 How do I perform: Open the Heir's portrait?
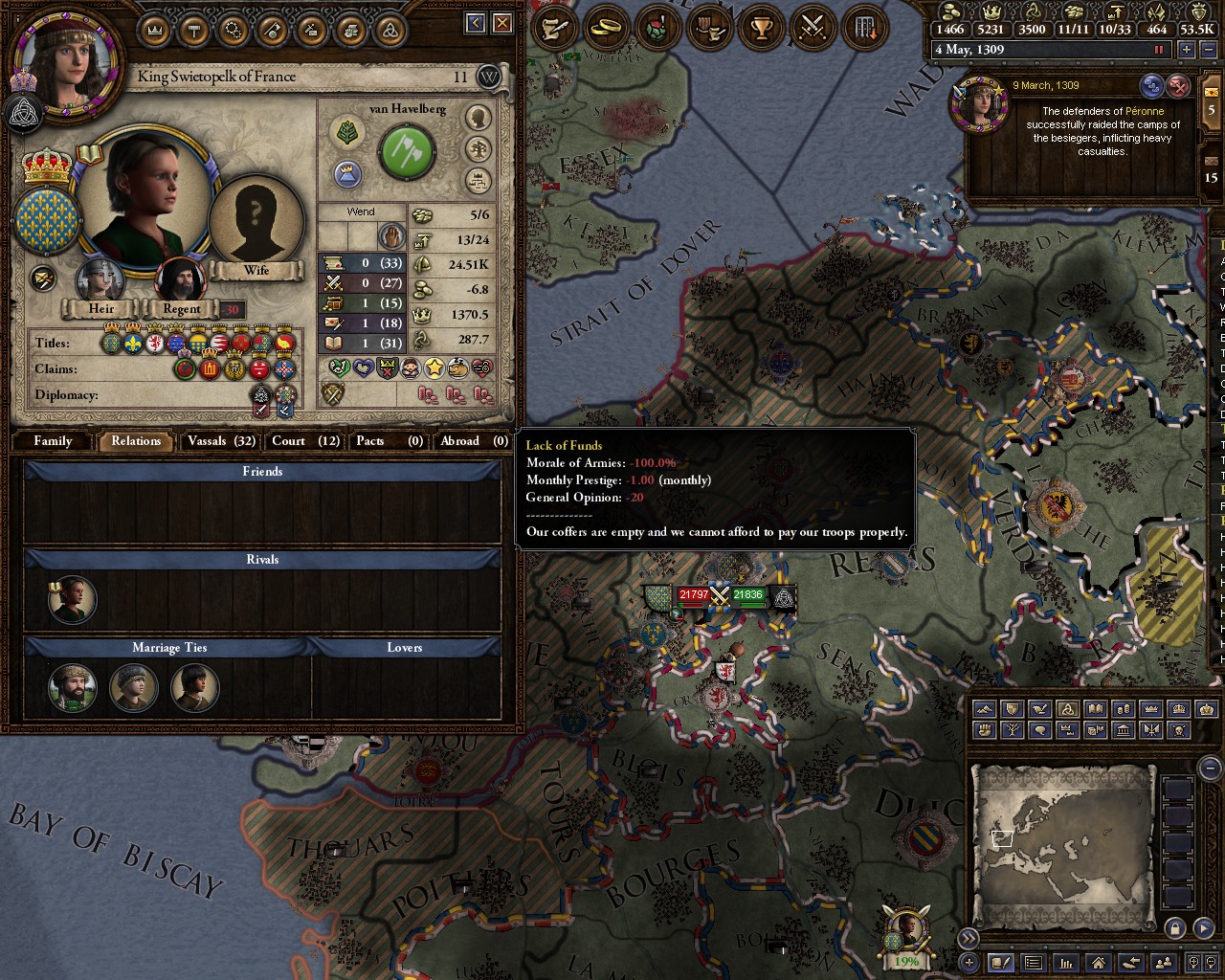coord(100,281)
